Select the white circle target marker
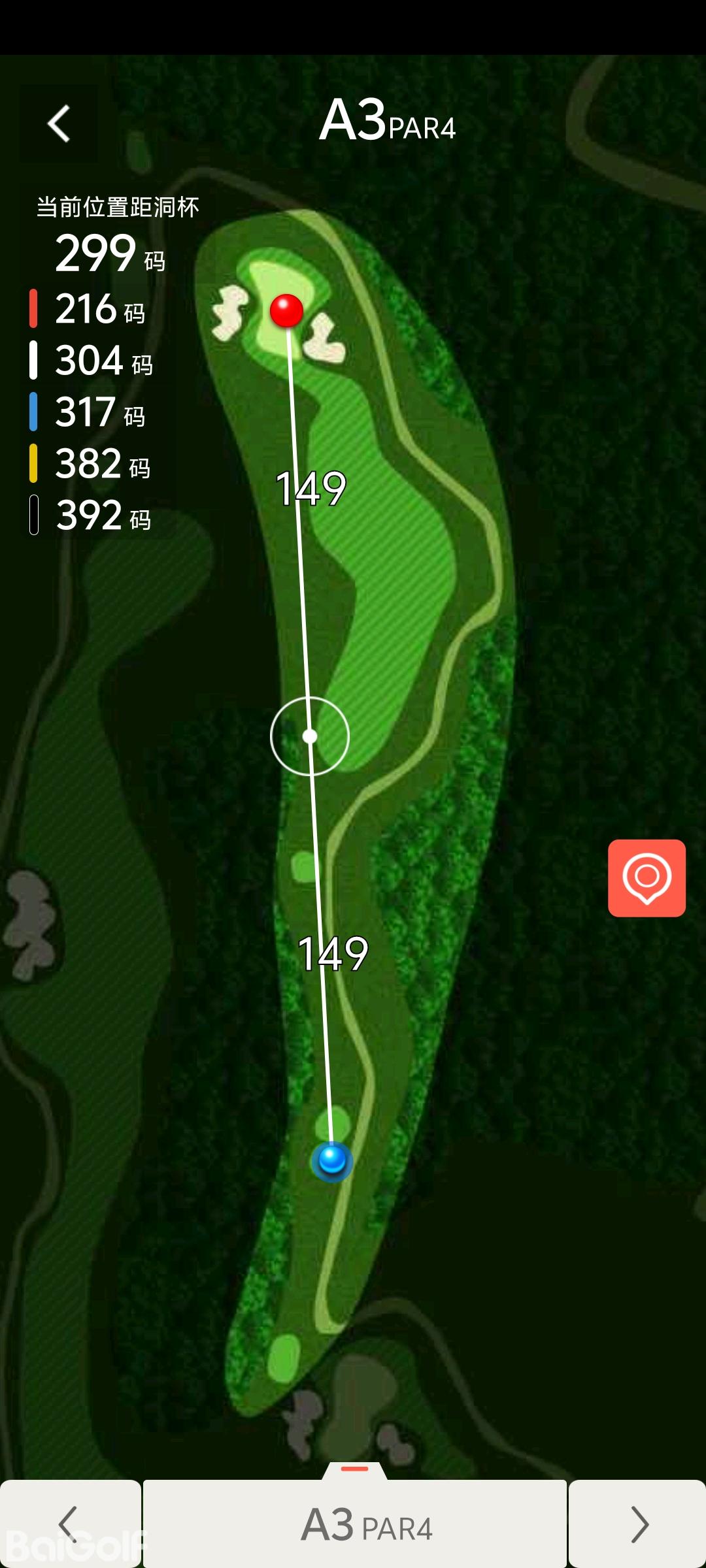 click(x=310, y=736)
